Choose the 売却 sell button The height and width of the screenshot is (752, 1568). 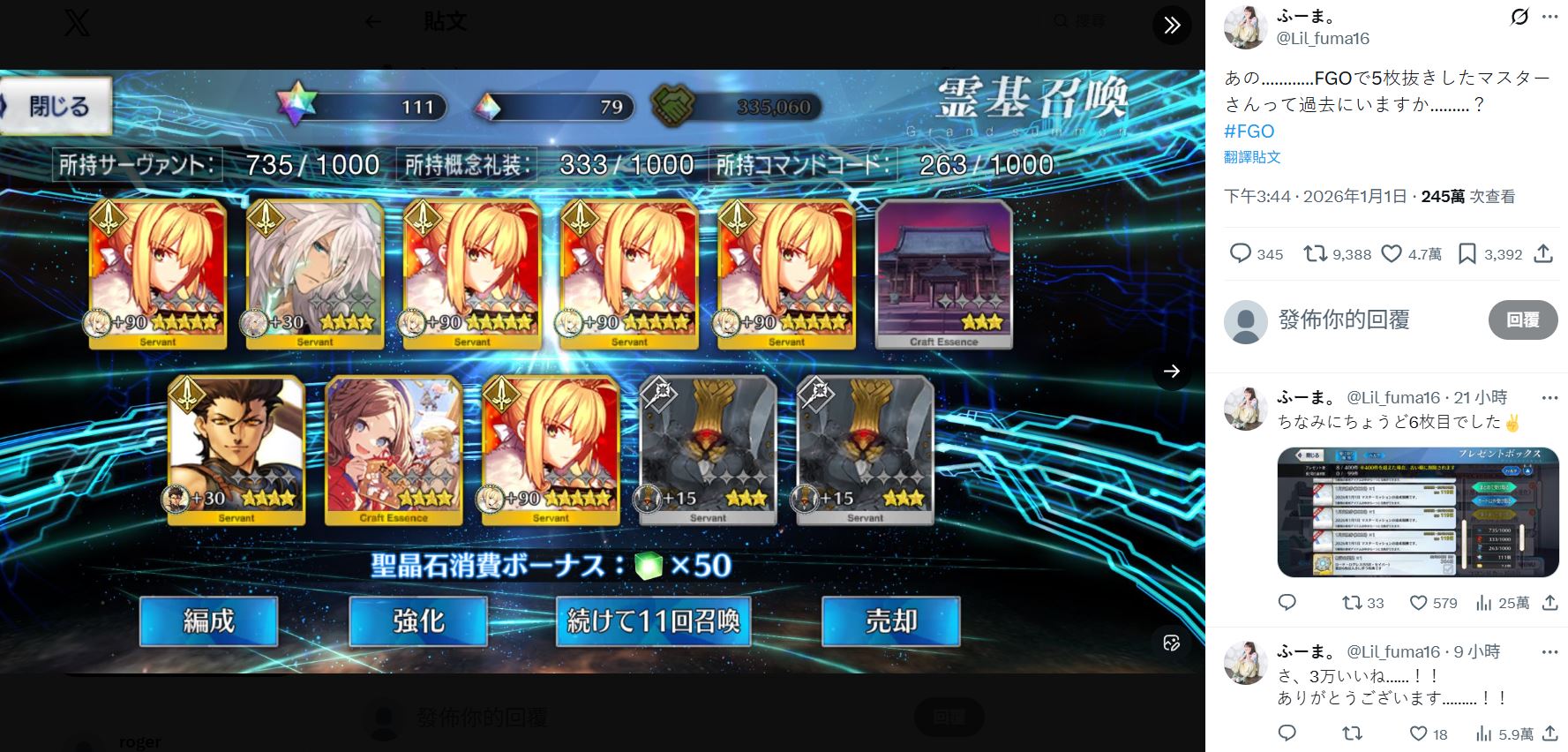(890, 620)
